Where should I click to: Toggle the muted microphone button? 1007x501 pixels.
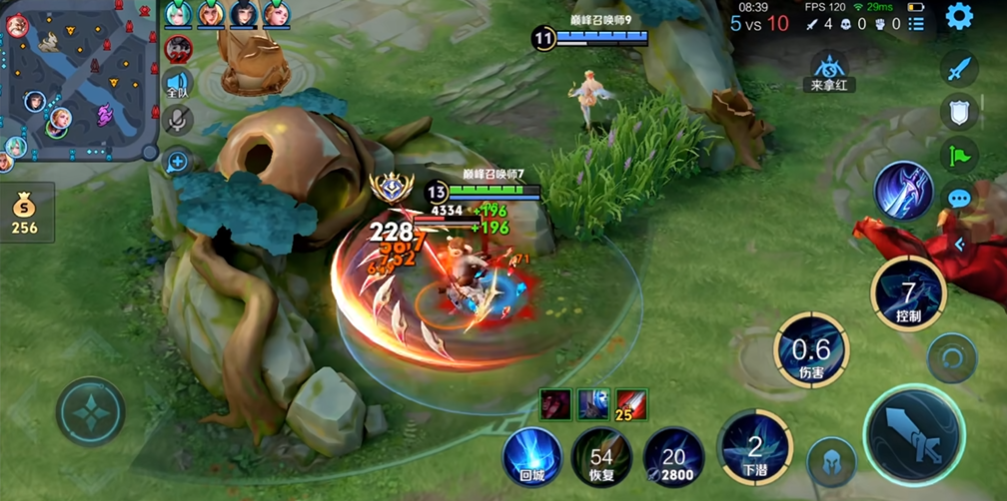178,120
